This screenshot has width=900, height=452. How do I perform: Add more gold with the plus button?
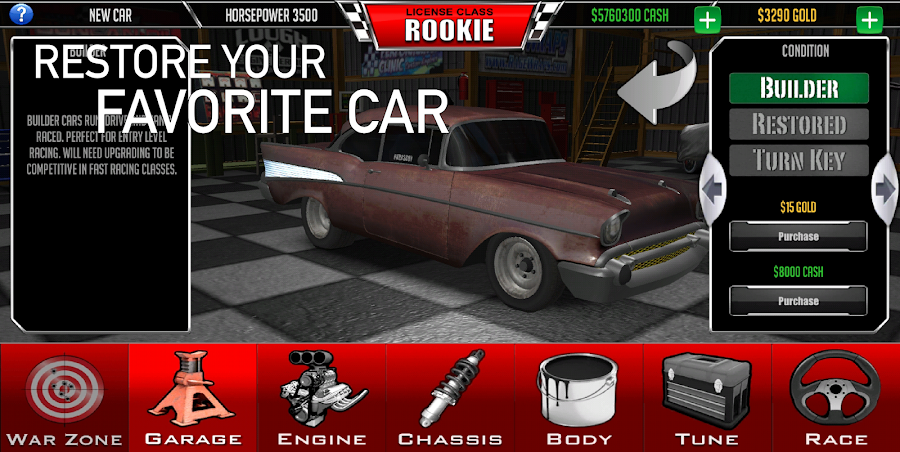coord(868,19)
